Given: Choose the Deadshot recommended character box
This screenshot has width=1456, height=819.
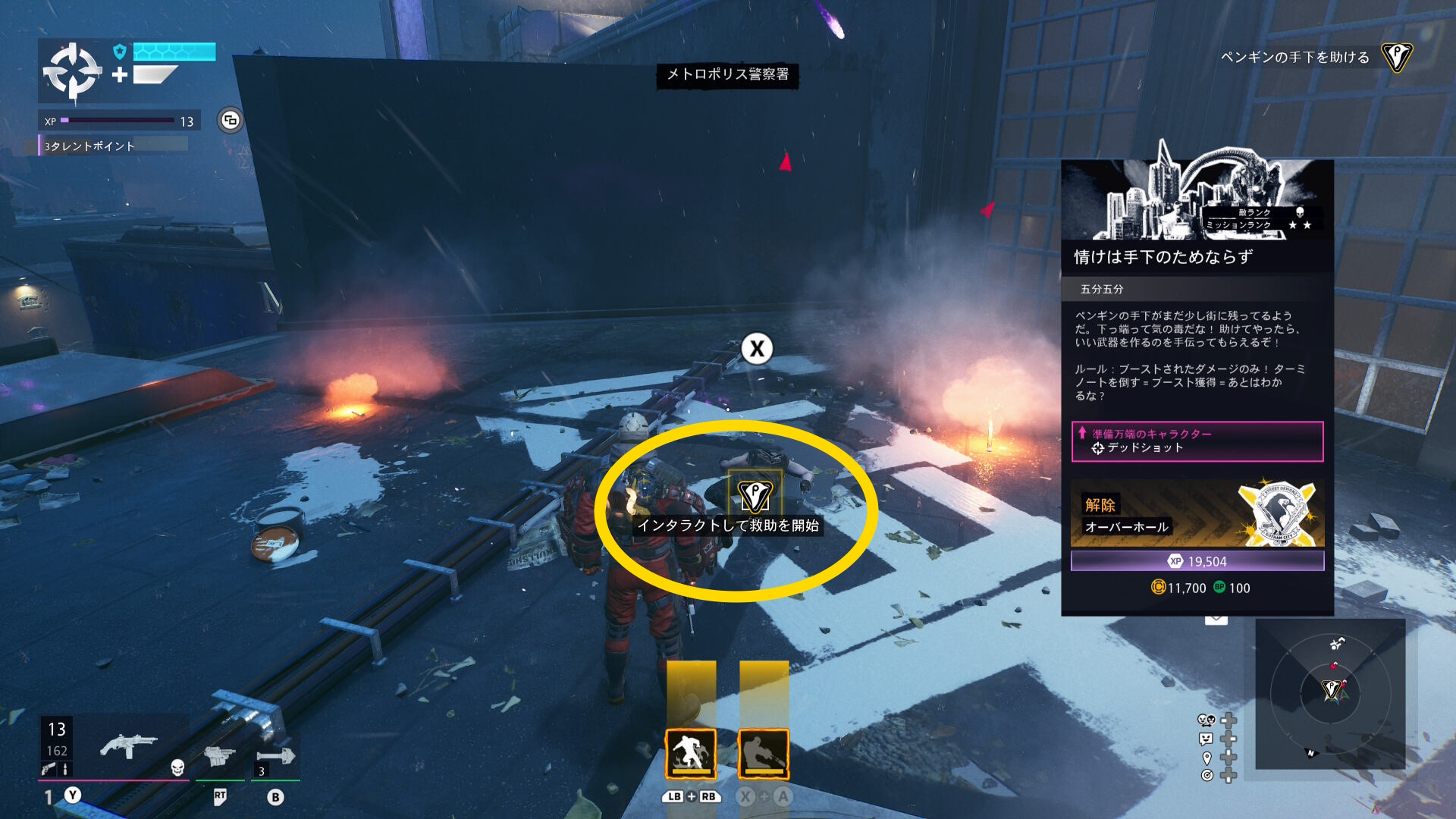Looking at the screenshot, I should click(x=1197, y=441).
